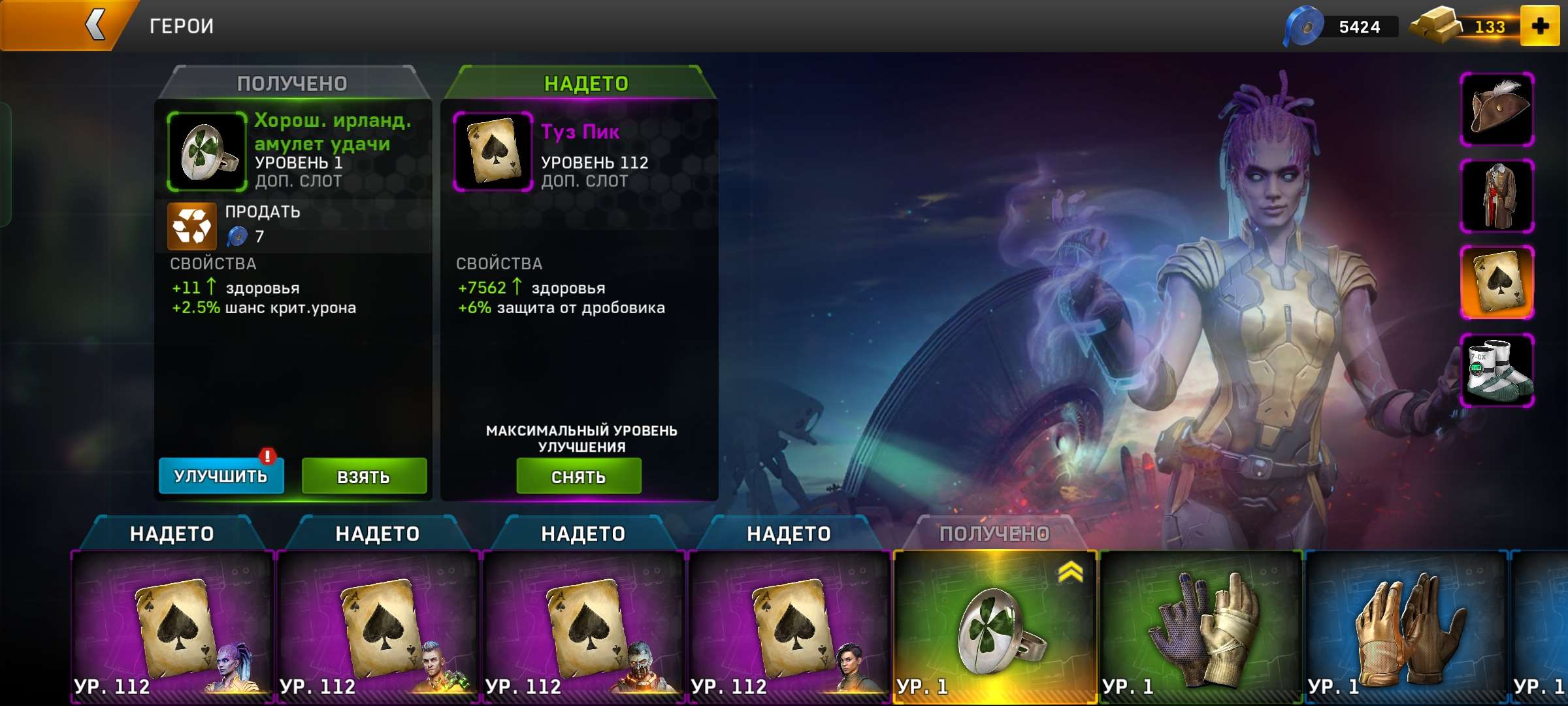Select the pirate tricorn hat equipment slot
This screenshot has width=1568, height=706.
(1497, 109)
